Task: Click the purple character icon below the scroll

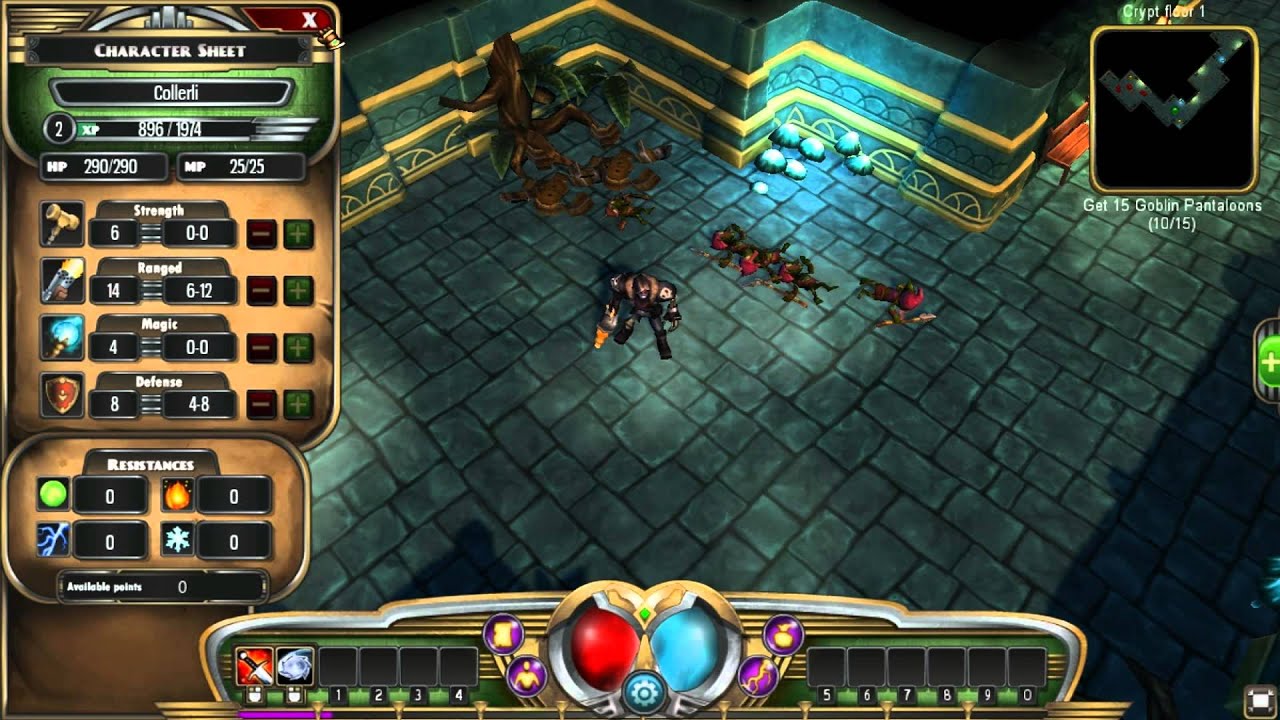Action: tap(524, 674)
